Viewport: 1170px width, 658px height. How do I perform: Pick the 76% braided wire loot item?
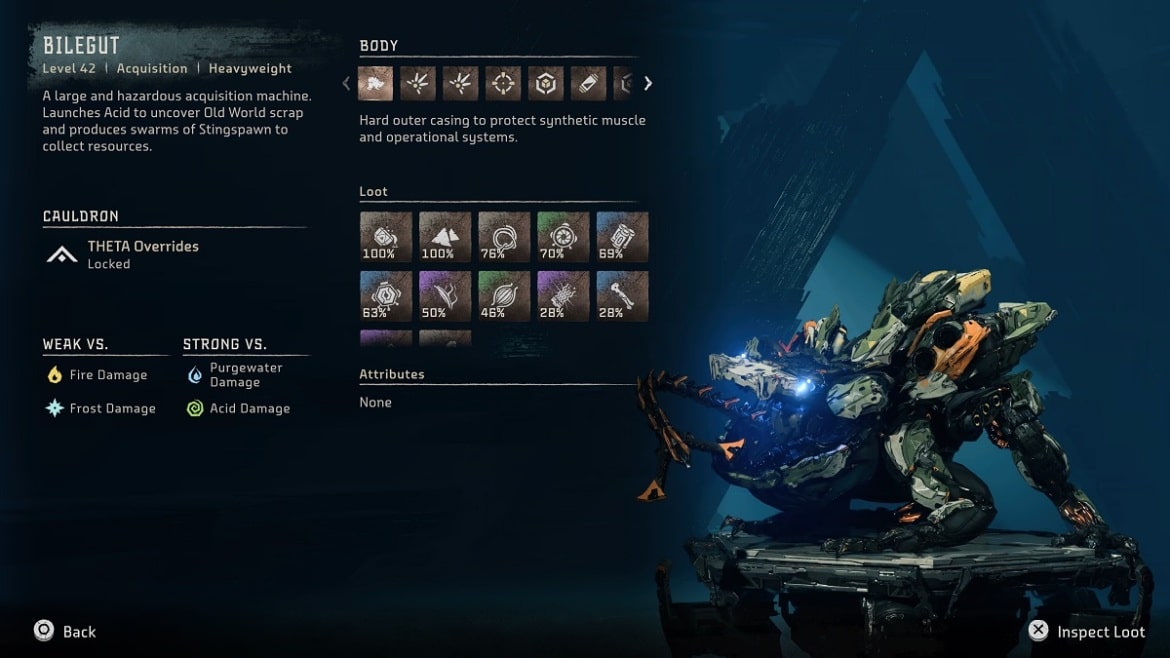[504, 237]
